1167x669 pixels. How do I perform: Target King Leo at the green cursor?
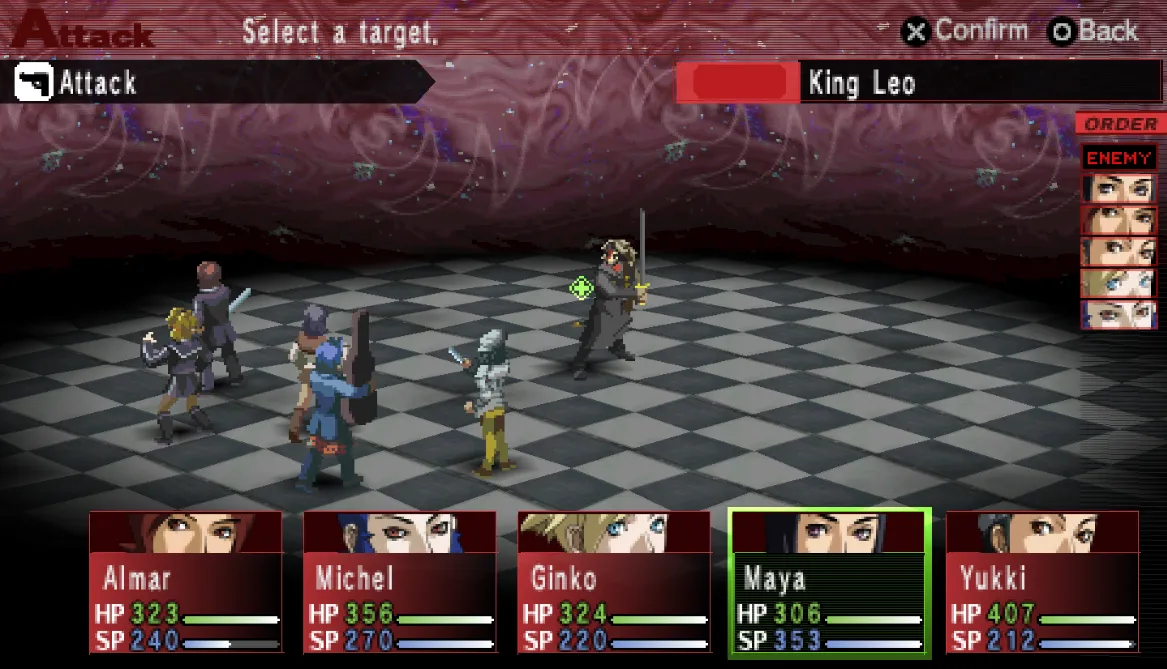click(581, 288)
